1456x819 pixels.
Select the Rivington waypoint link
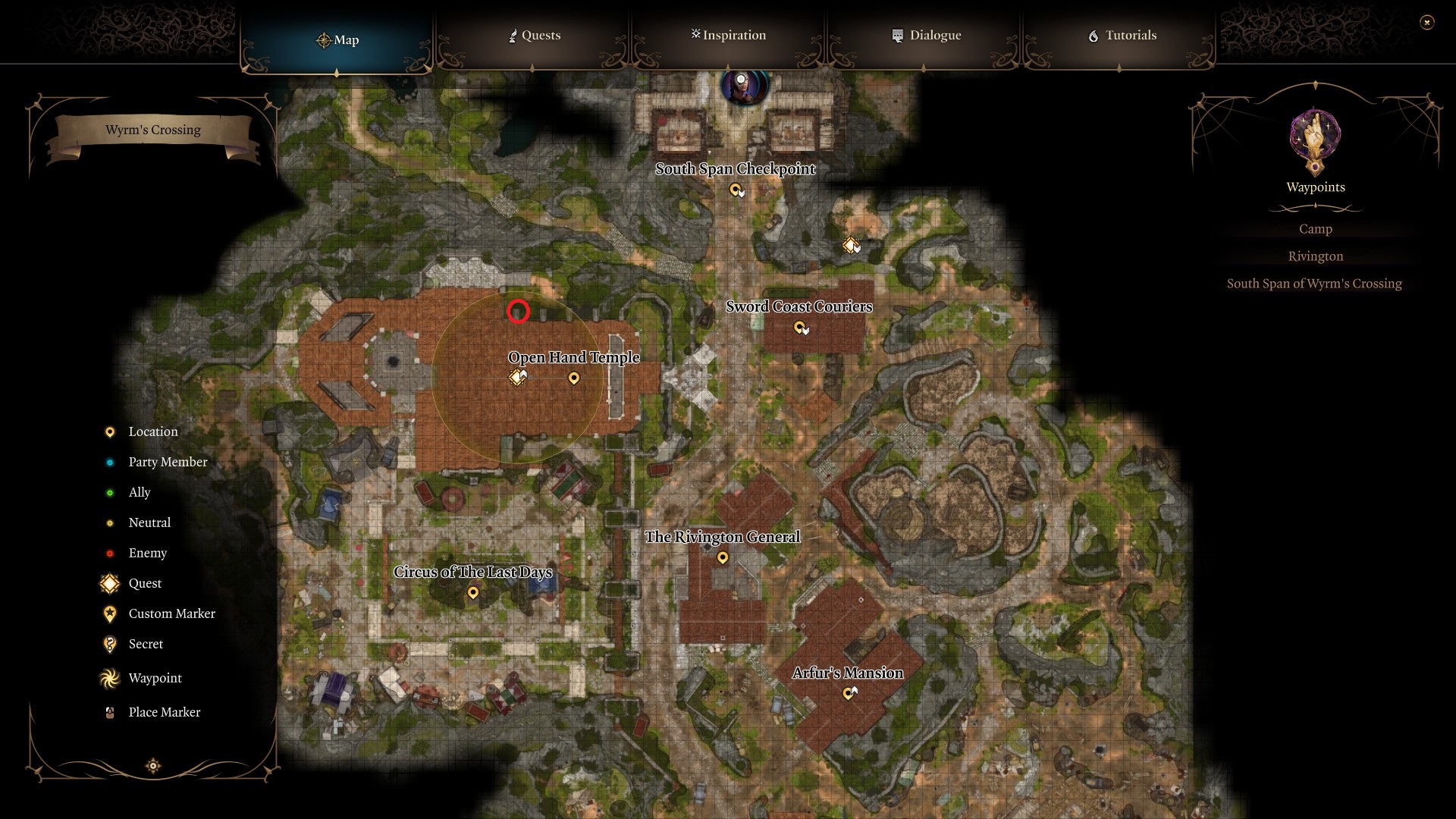[1316, 256]
